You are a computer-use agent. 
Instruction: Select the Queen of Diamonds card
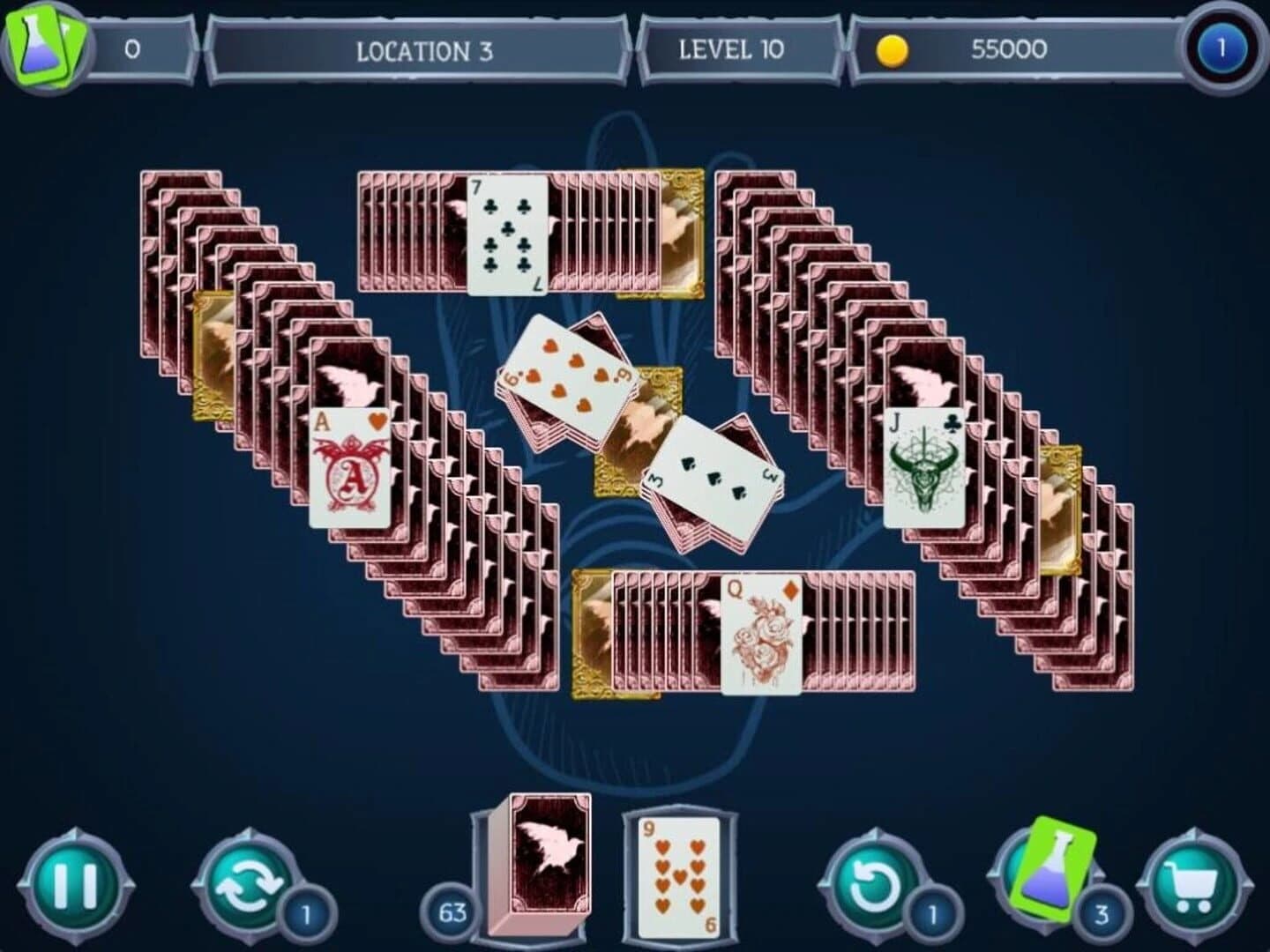coord(764,635)
